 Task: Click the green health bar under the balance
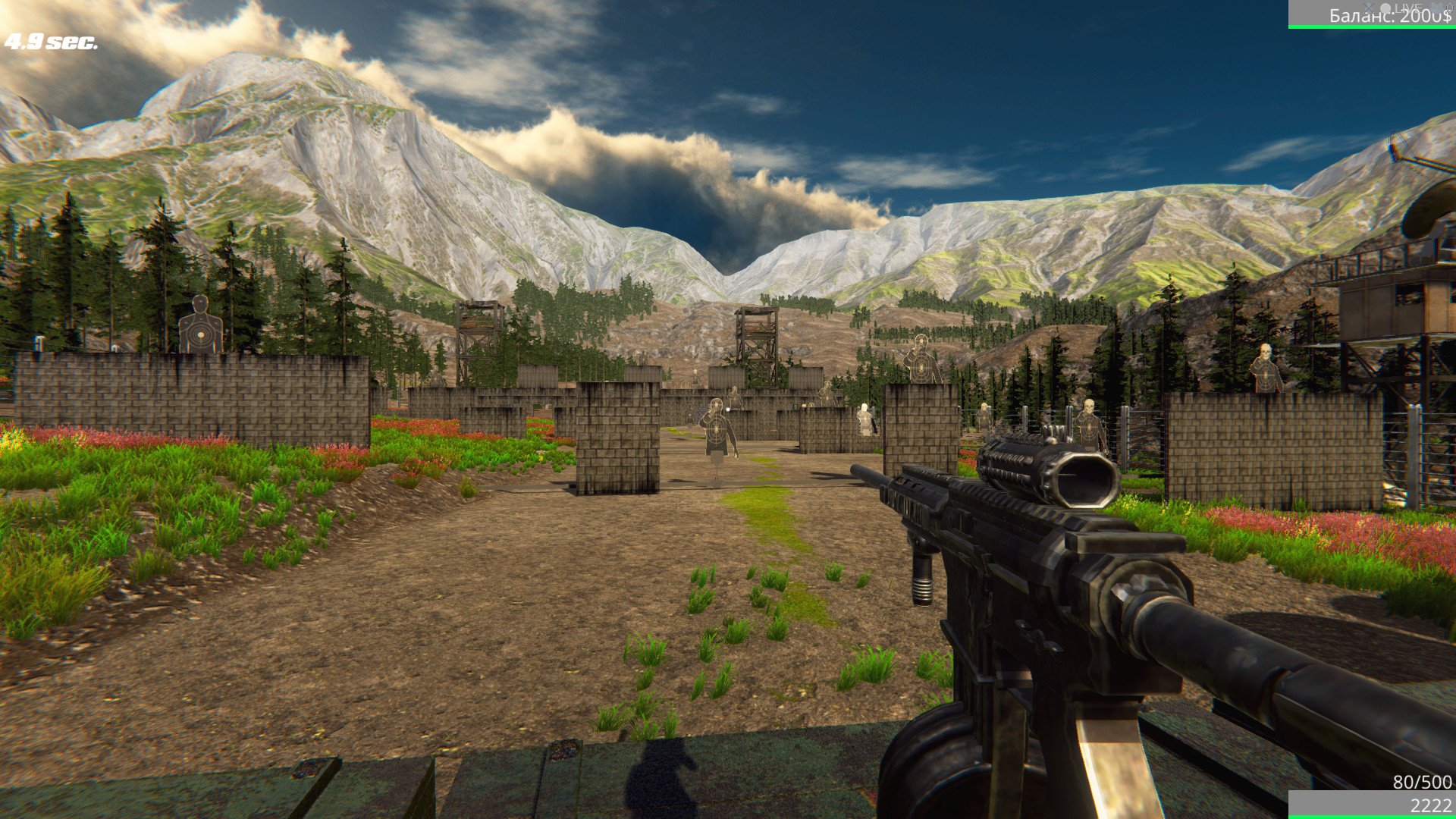[1373, 27]
